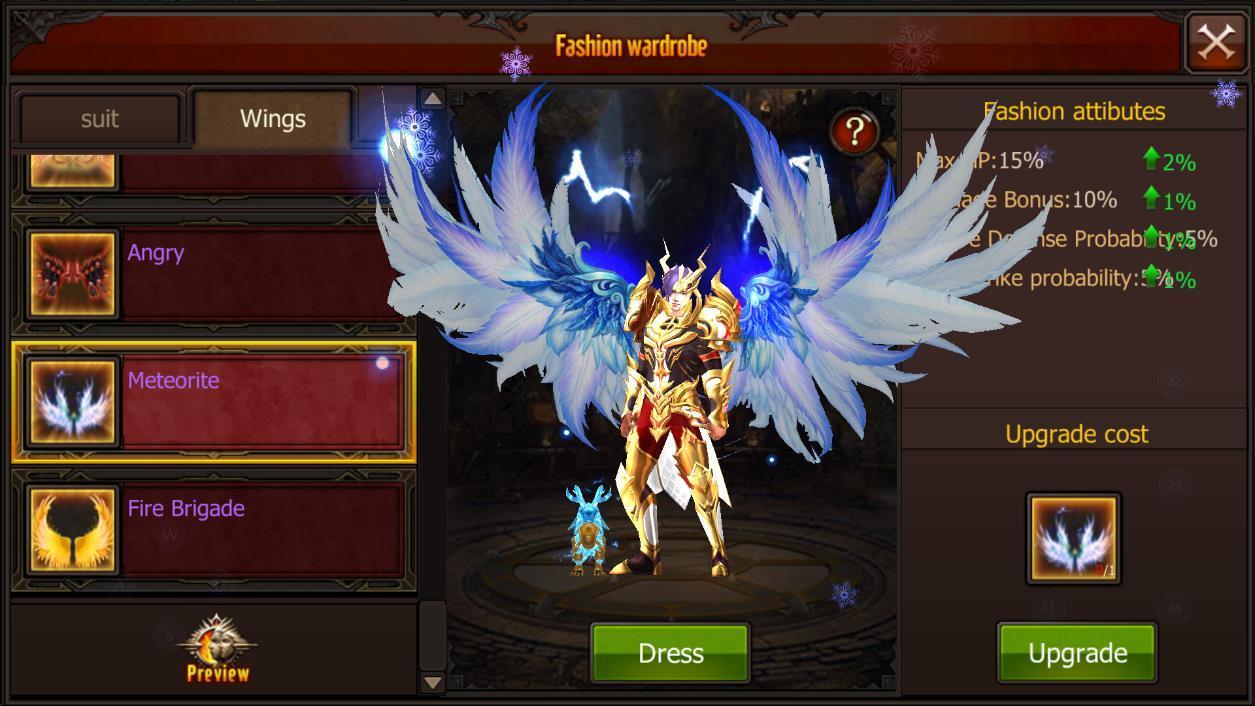Click the scrollbar down arrow
Screen dimensions: 1255x706
point(432,682)
